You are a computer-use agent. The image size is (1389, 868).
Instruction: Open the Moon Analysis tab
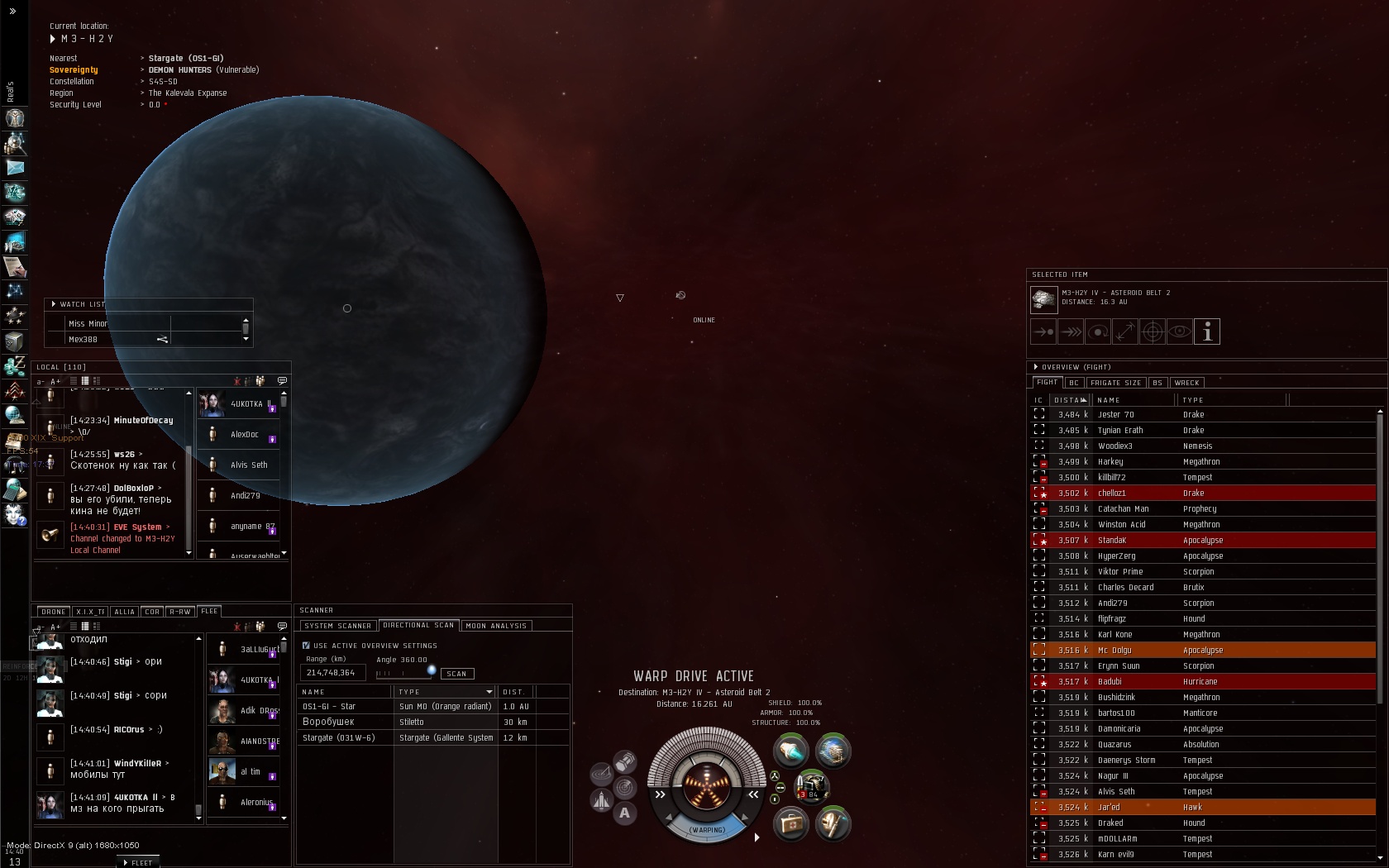[x=496, y=626]
